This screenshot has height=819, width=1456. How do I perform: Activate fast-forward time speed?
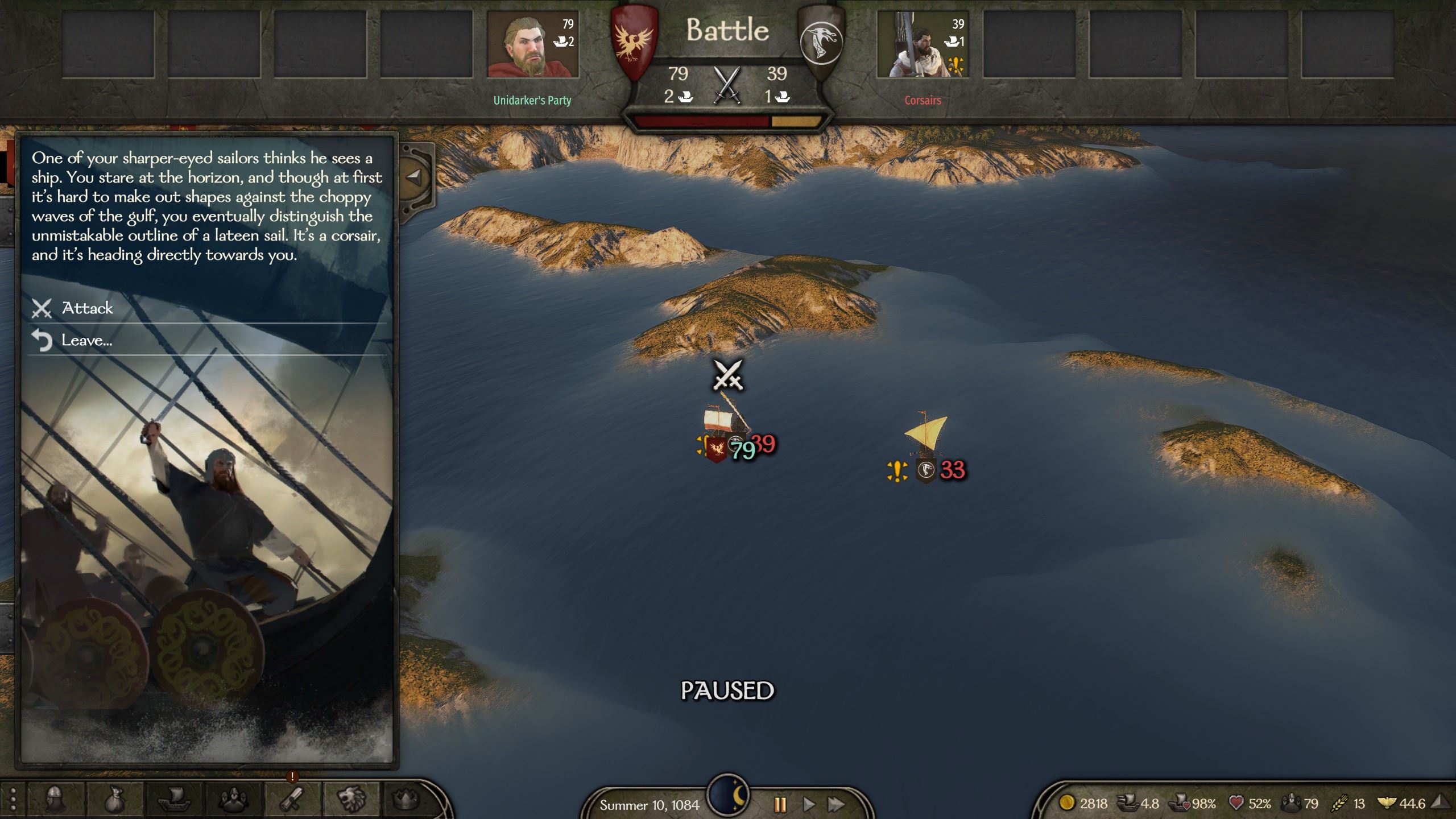(836, 805)
